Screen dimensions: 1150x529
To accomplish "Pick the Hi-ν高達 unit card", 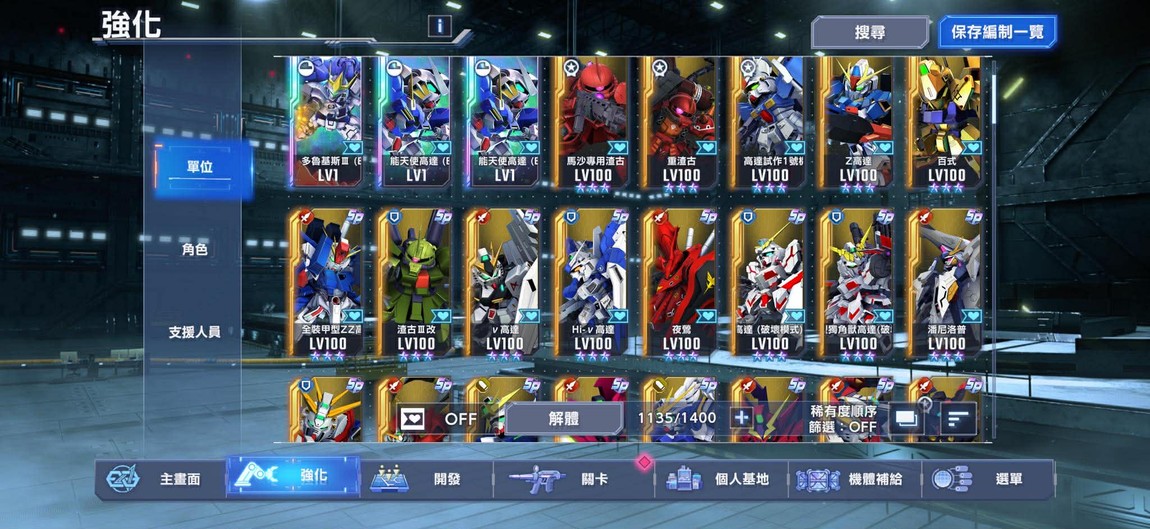I will click(x=593, y=284).
